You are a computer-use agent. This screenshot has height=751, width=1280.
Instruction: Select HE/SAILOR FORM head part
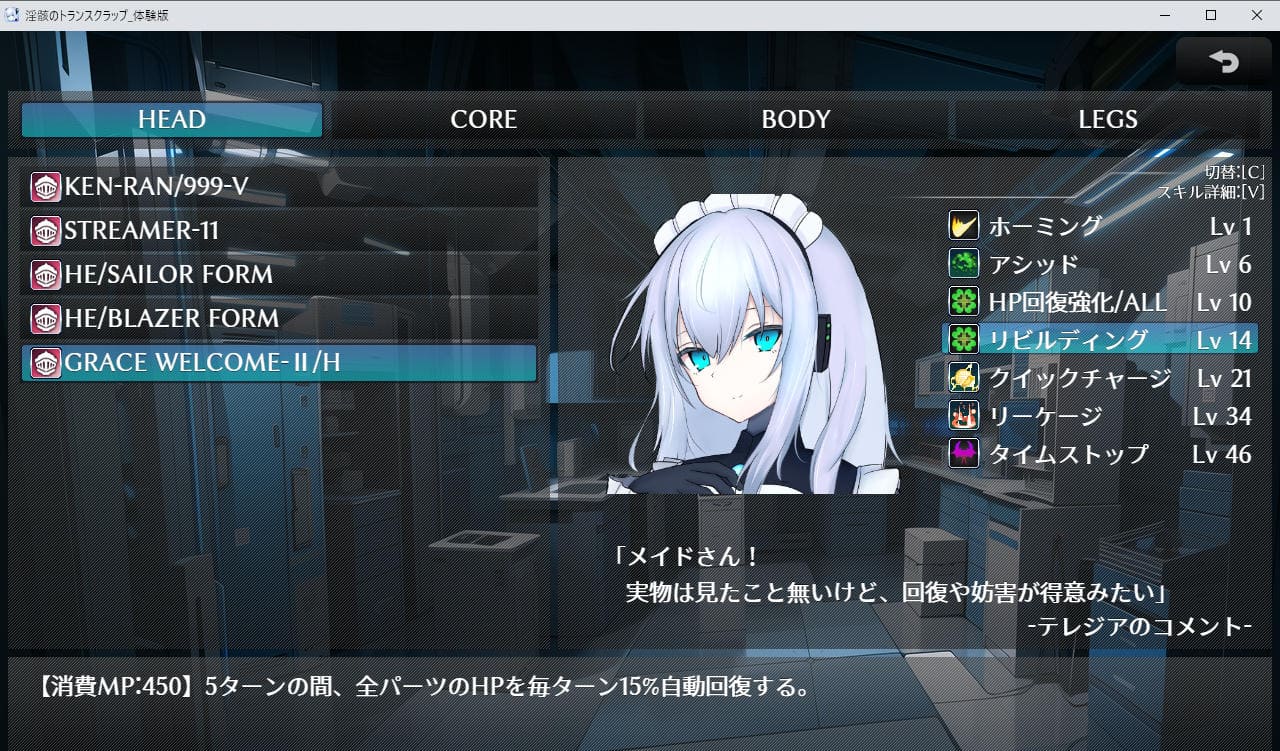pos(279,275)
